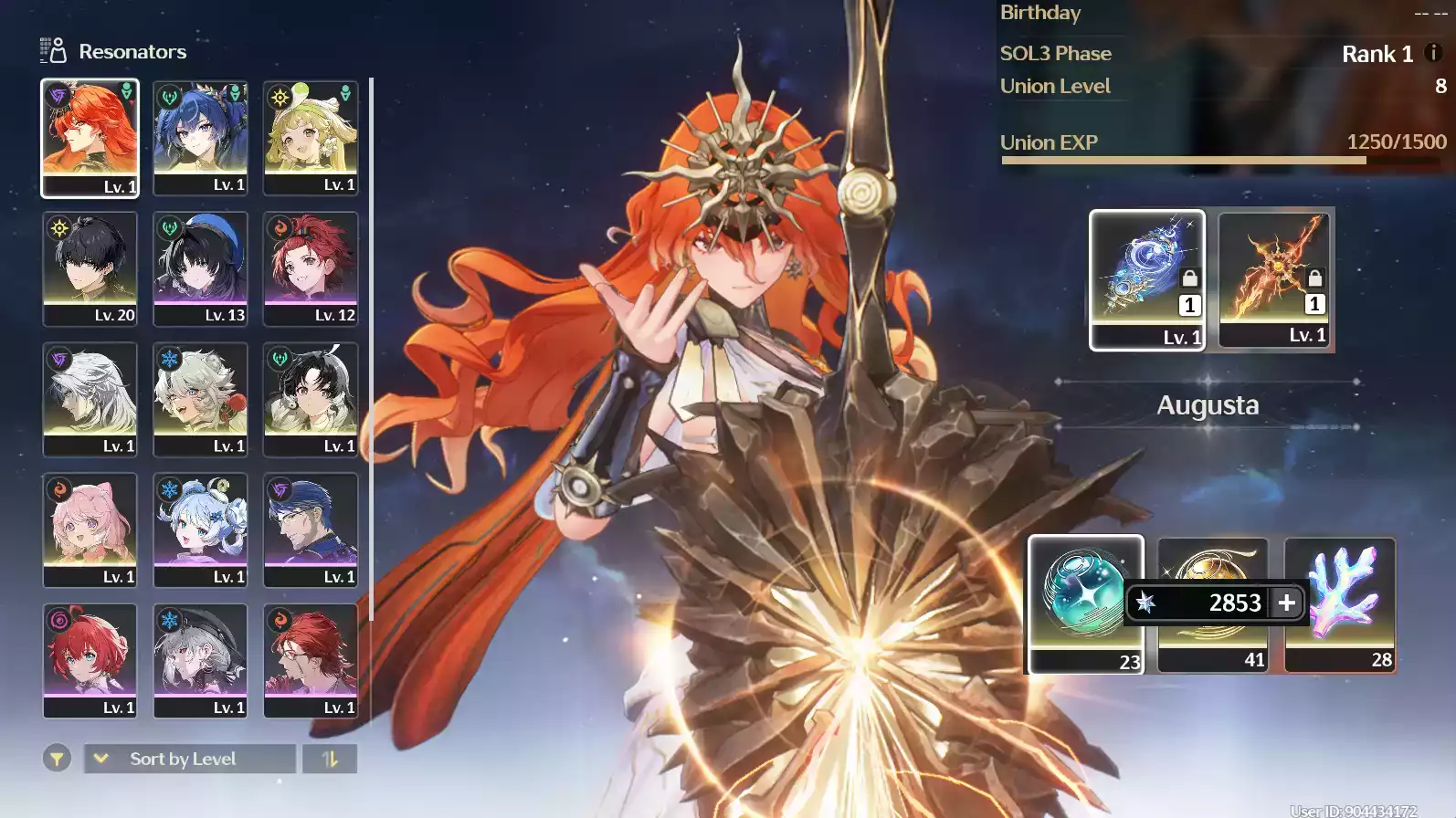Image resolution: width=1456 pixels, height=818 pixels.
Task: Pick the Lv. 12 red-haired resonator
Action: 311,268
